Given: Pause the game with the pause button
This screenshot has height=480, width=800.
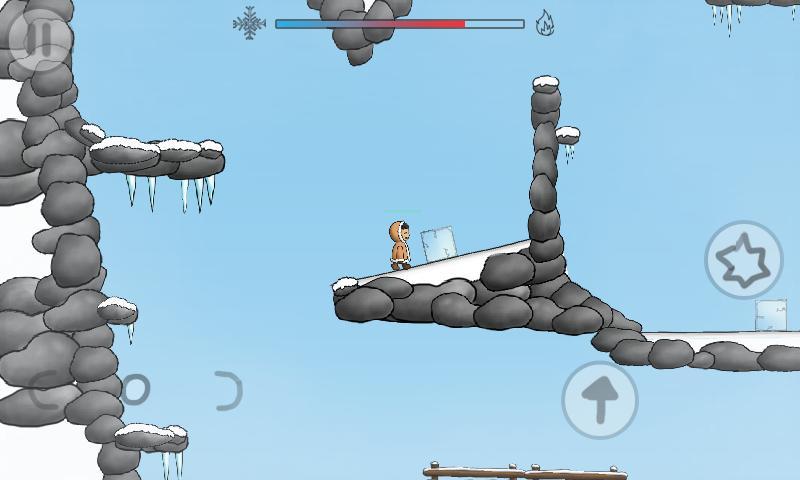Looking at the screenshot, I should pyautogui.click(x=40, y=40).
